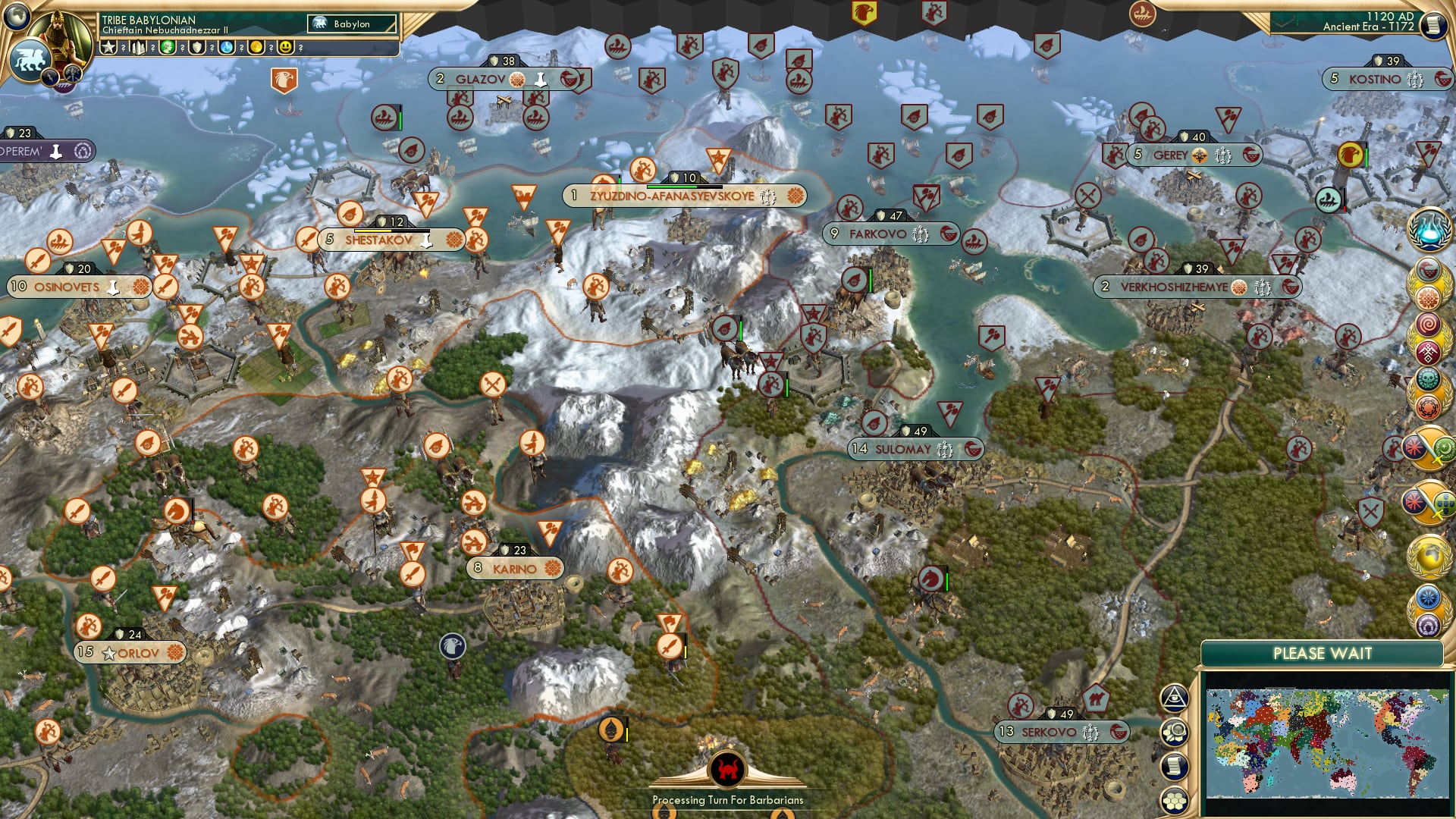Expand the menu scroll at top right corner
Screen dimensions: 1456x819
coord(1436,23)
